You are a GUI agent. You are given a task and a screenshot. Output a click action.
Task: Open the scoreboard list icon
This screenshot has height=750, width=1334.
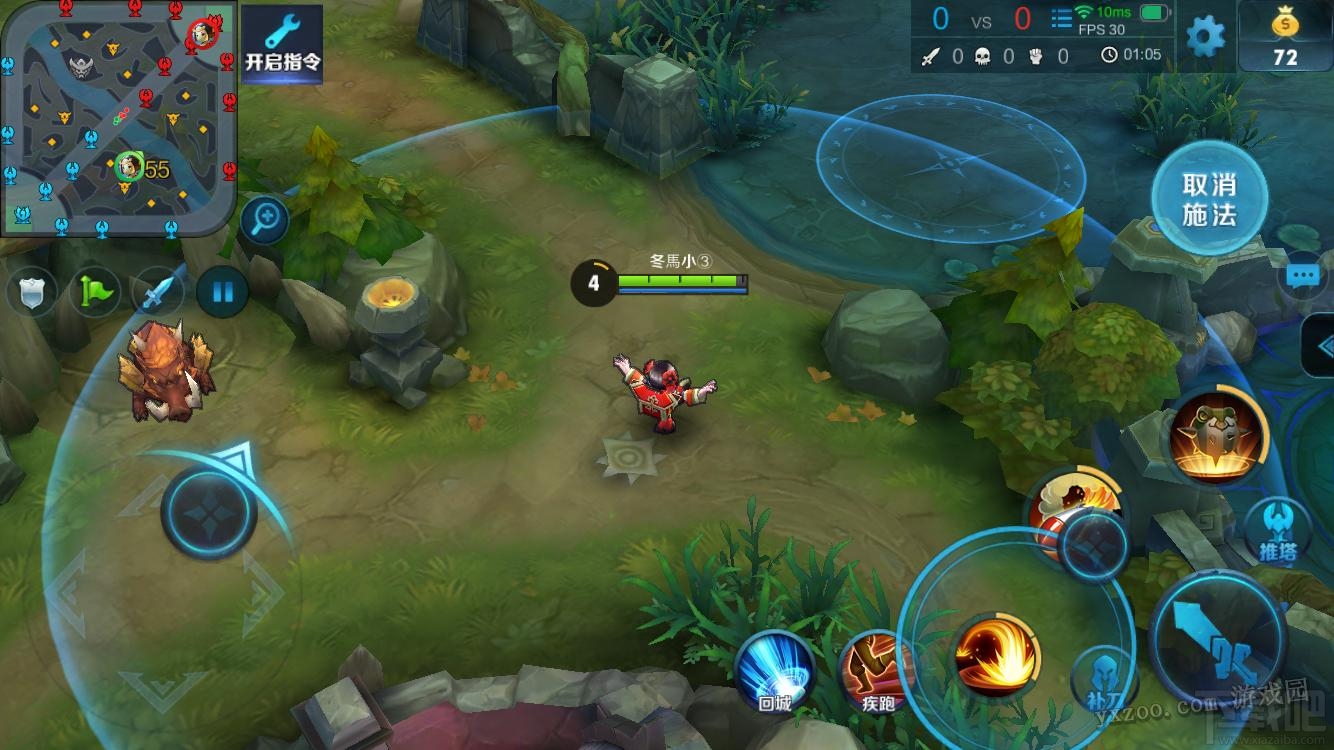[1061, 18]
